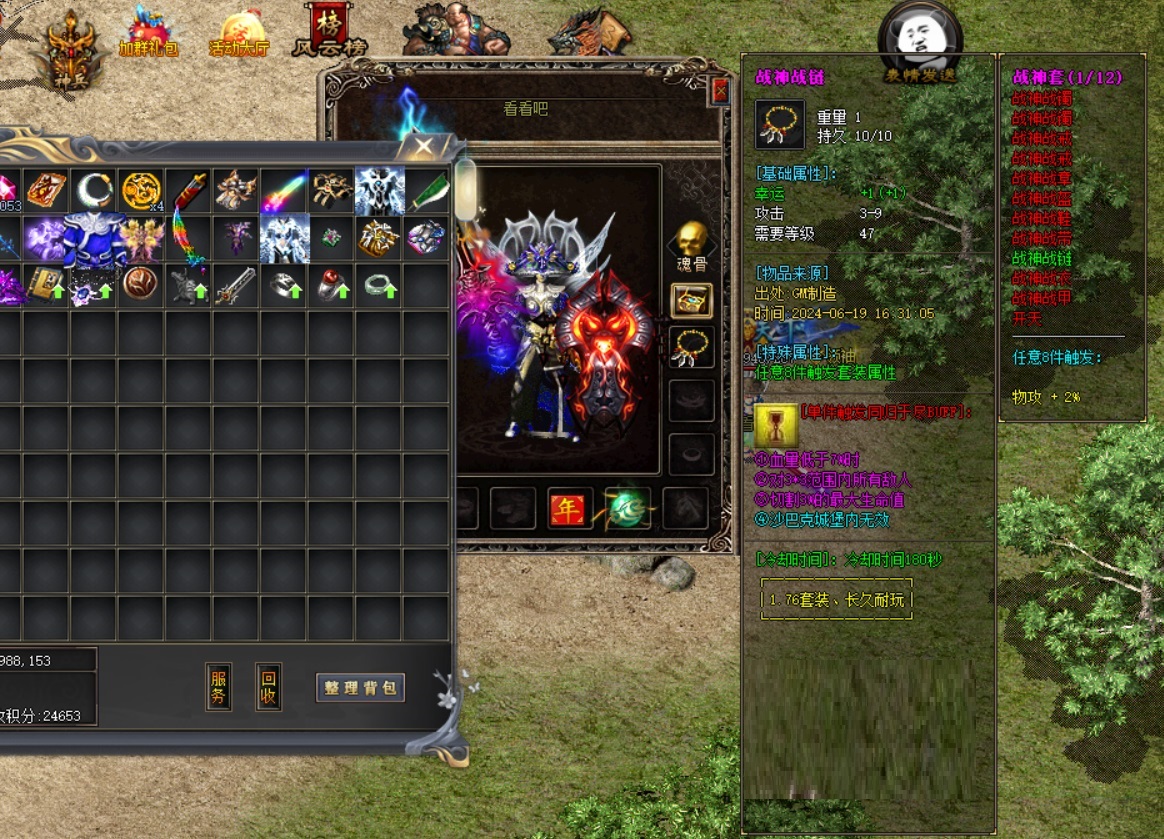This screenshot has height=839, width=1164.
Task: Select the red 年 equipment slot
Action: point(570,510)
